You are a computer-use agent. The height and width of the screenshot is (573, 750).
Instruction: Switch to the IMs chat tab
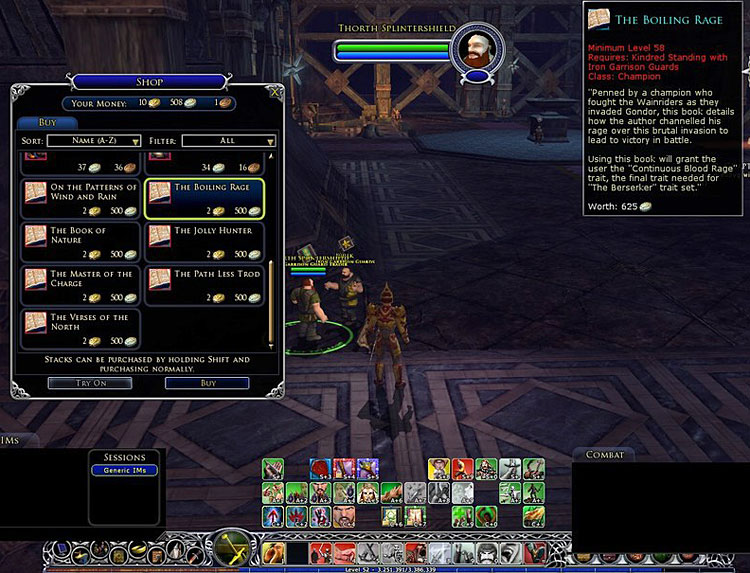[x=12, y=440]
